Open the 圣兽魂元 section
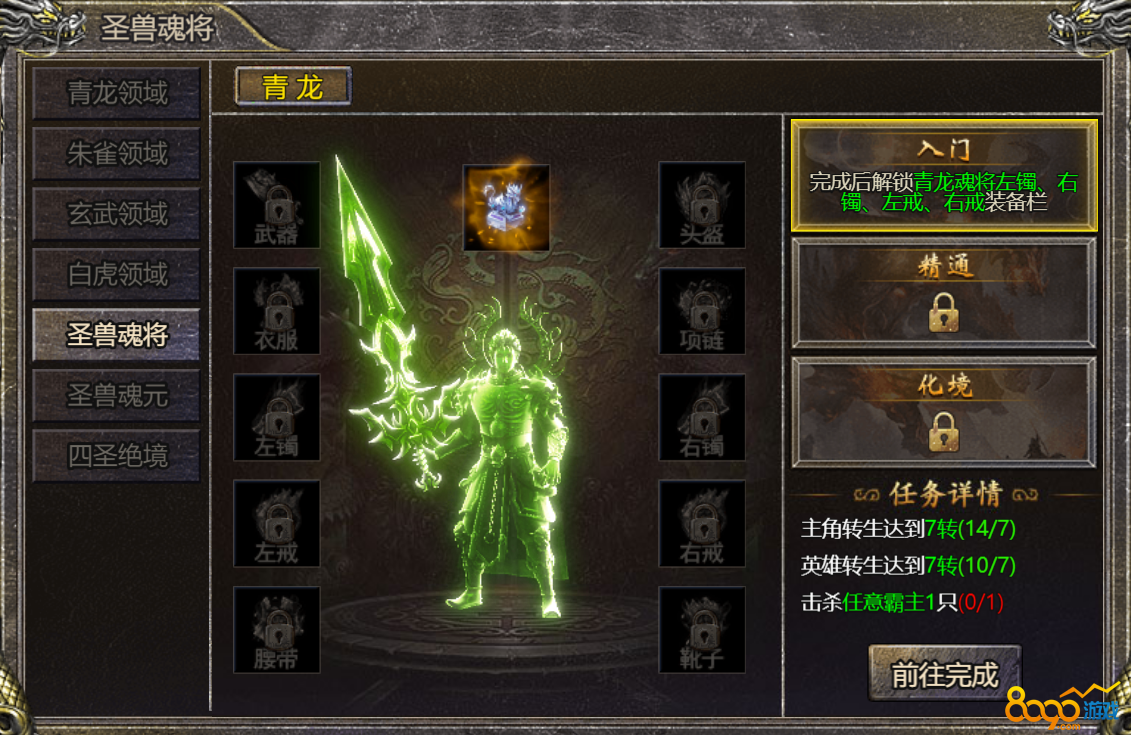1131x735 pixels. (117, 396)
